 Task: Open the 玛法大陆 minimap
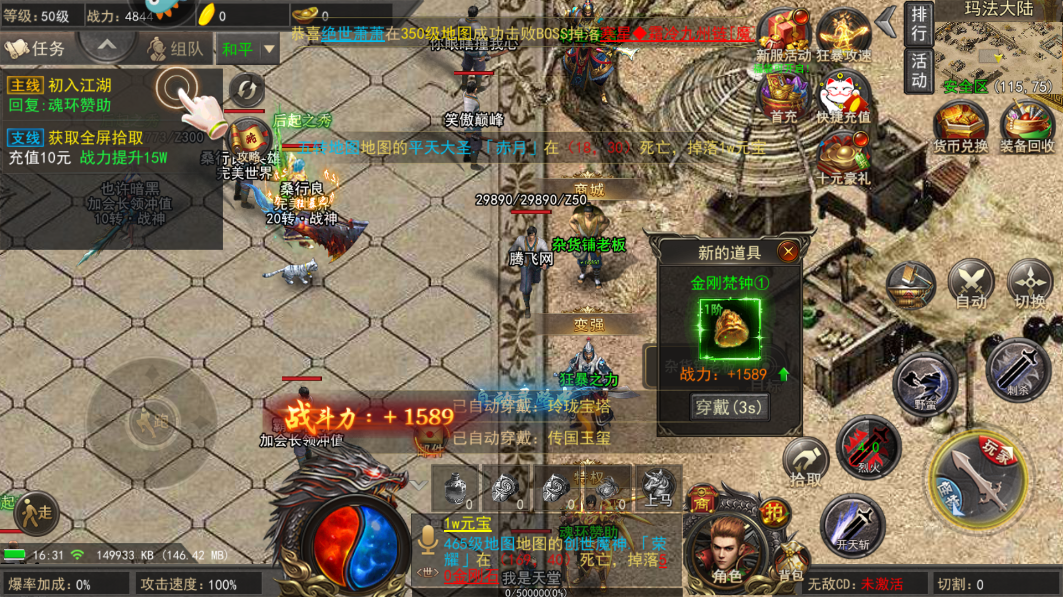pos(998,52)
